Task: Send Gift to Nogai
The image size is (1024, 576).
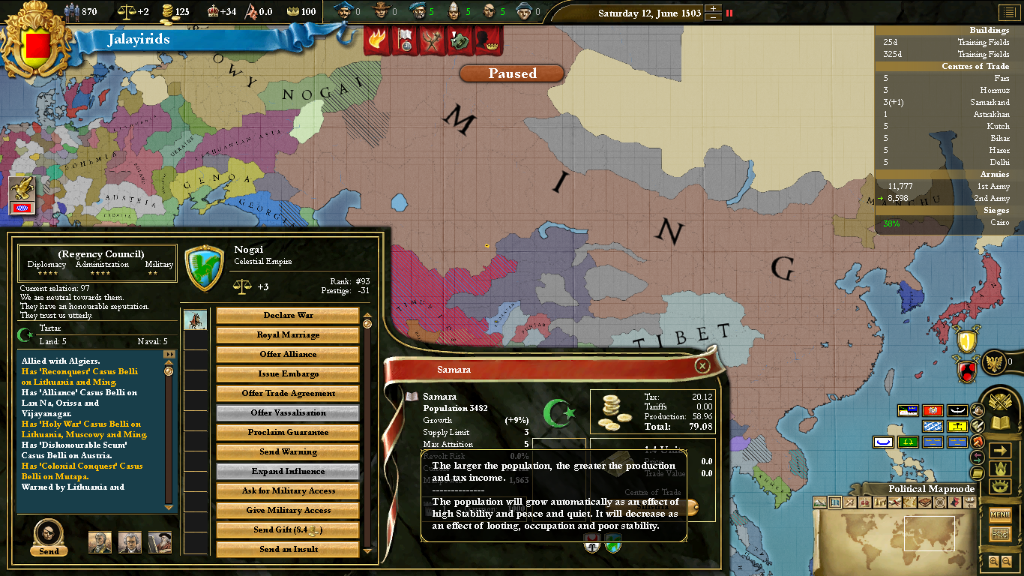Action: tap(287, 530)
